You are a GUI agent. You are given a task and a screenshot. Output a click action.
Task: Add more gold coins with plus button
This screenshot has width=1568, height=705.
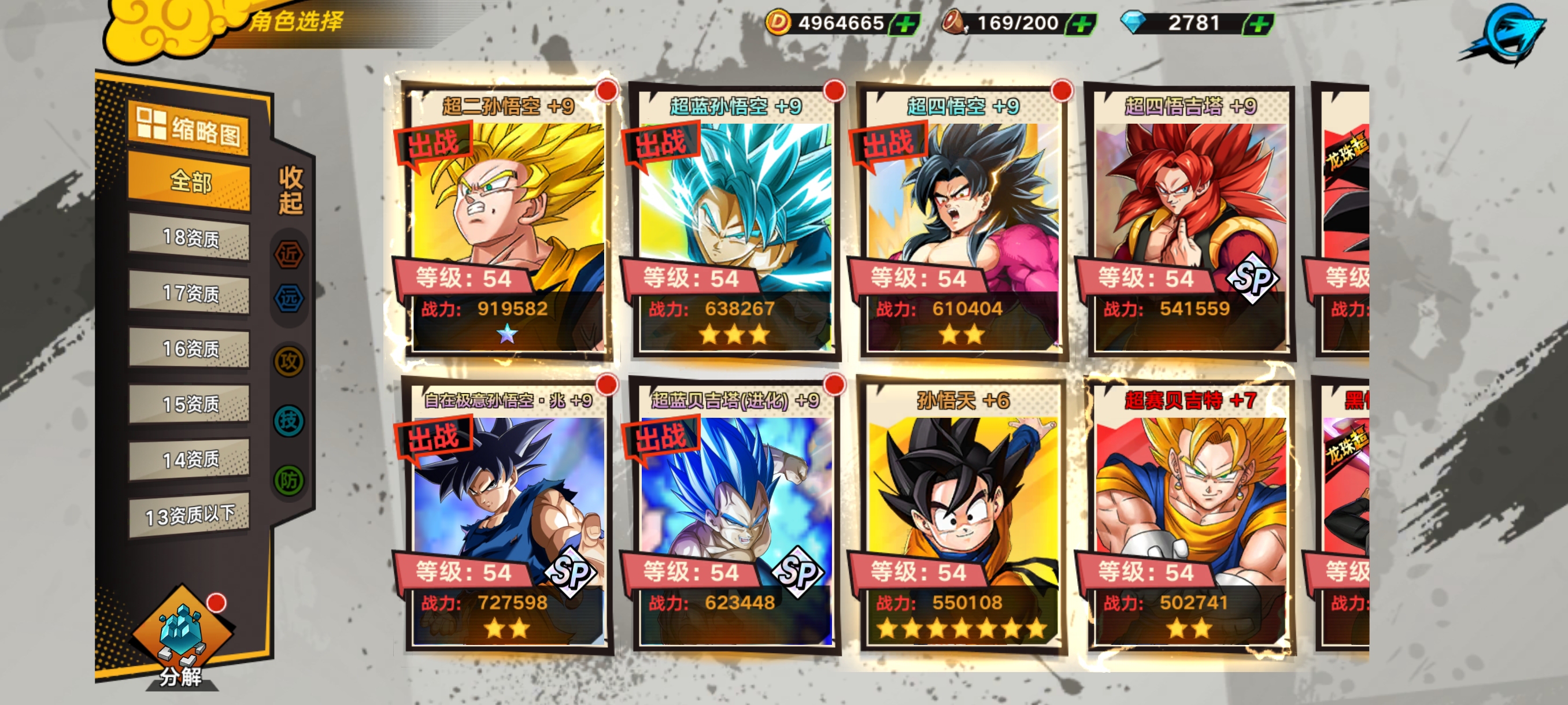click(x=905, y=24)
